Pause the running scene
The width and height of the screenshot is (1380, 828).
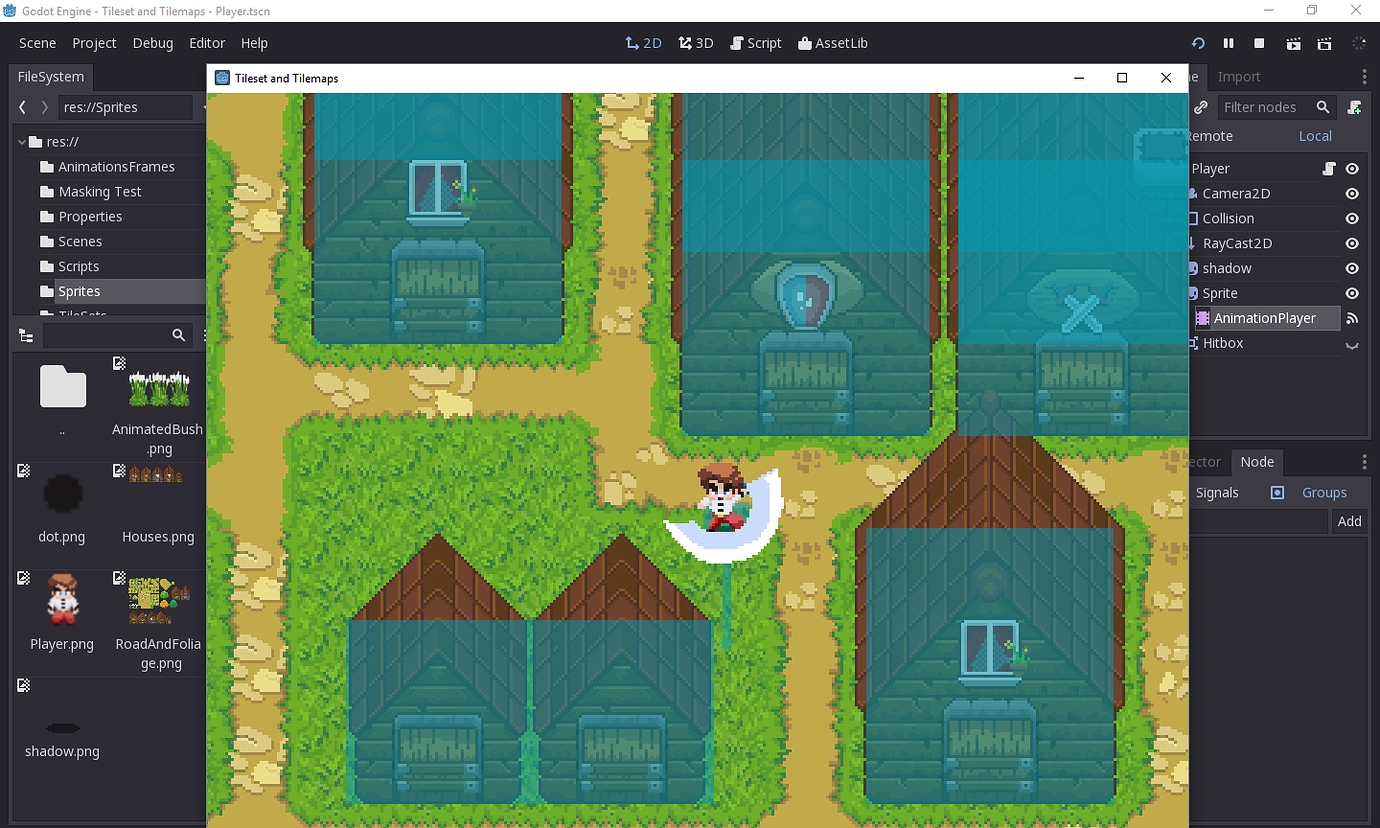[1228, 43]
